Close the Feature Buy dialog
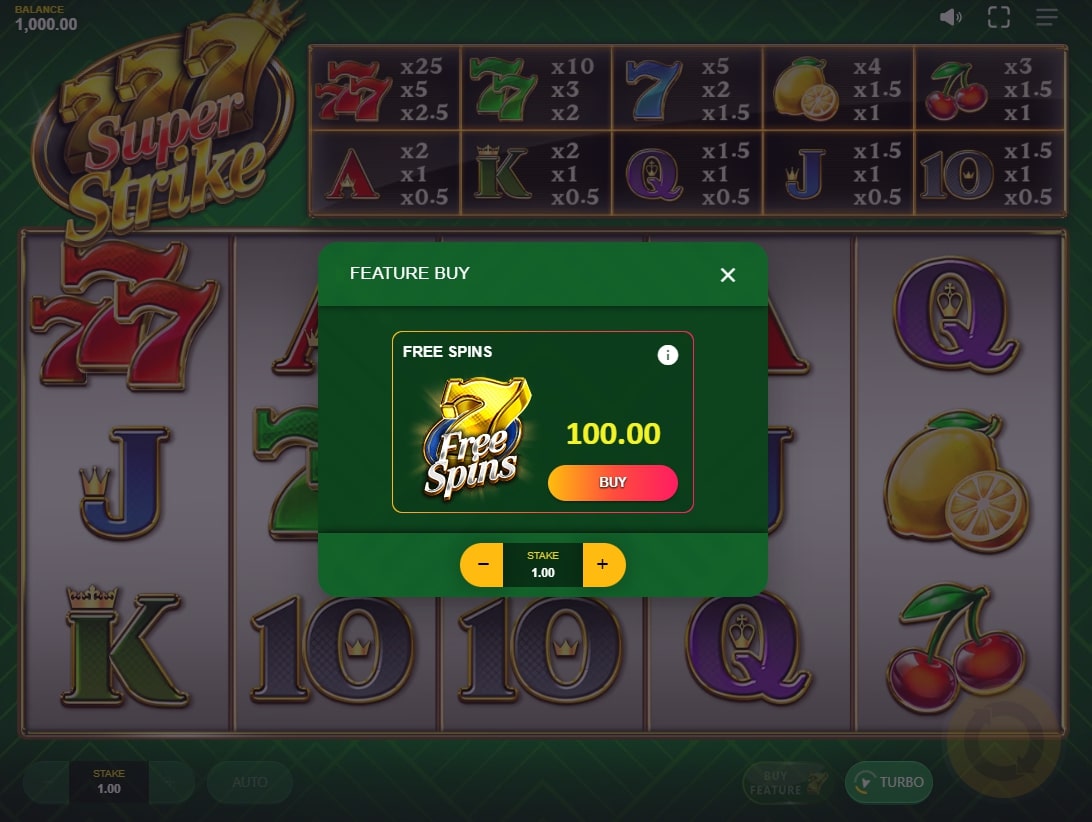The height and width of the screenshot is (822, 1092). [728, 275]
